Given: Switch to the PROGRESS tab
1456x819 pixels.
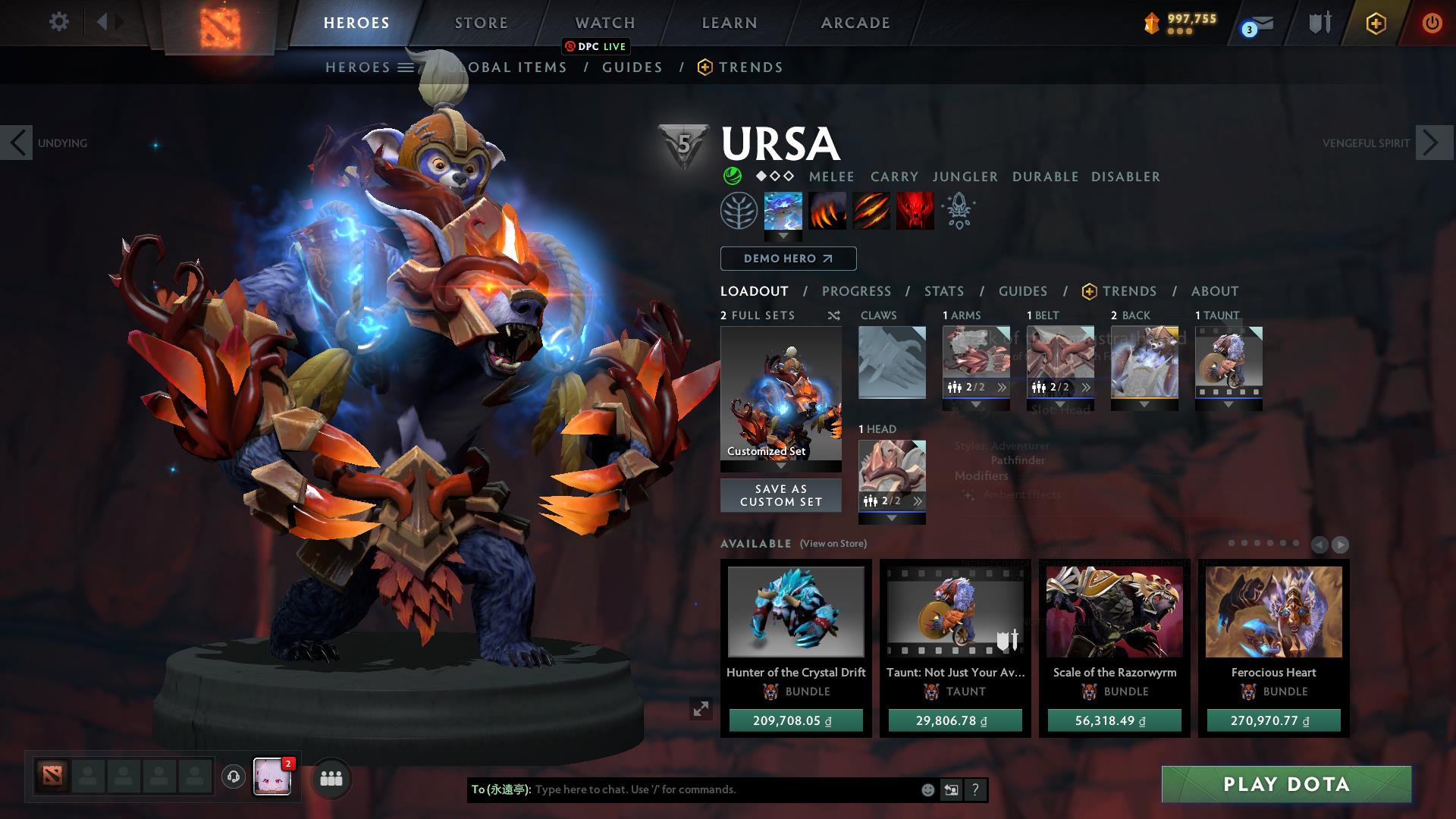Looking at the screenshot, I should (857, 291).
